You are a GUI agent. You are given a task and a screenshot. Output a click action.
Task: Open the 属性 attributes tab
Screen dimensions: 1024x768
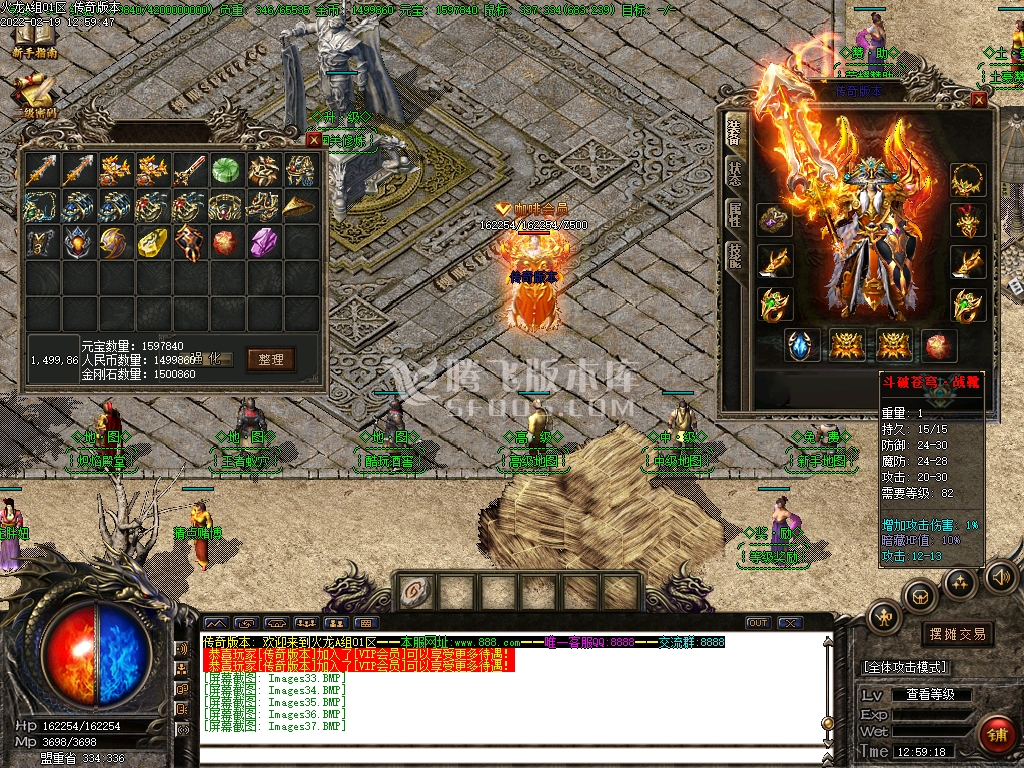click(735, 214)
